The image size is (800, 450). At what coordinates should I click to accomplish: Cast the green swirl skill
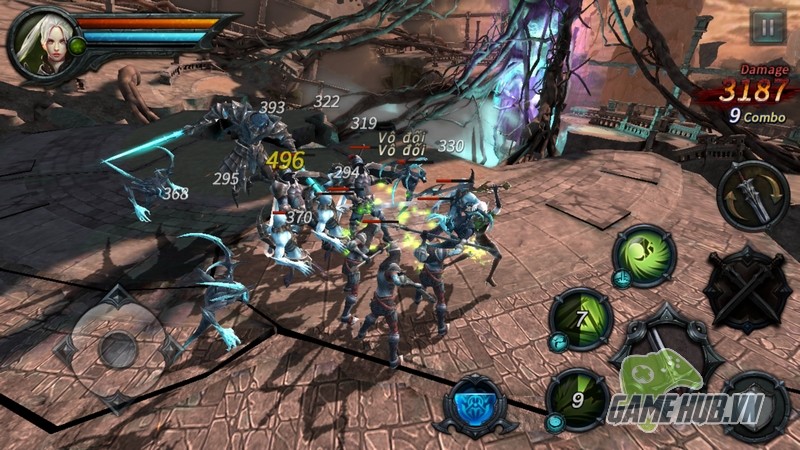pos(644,256)
